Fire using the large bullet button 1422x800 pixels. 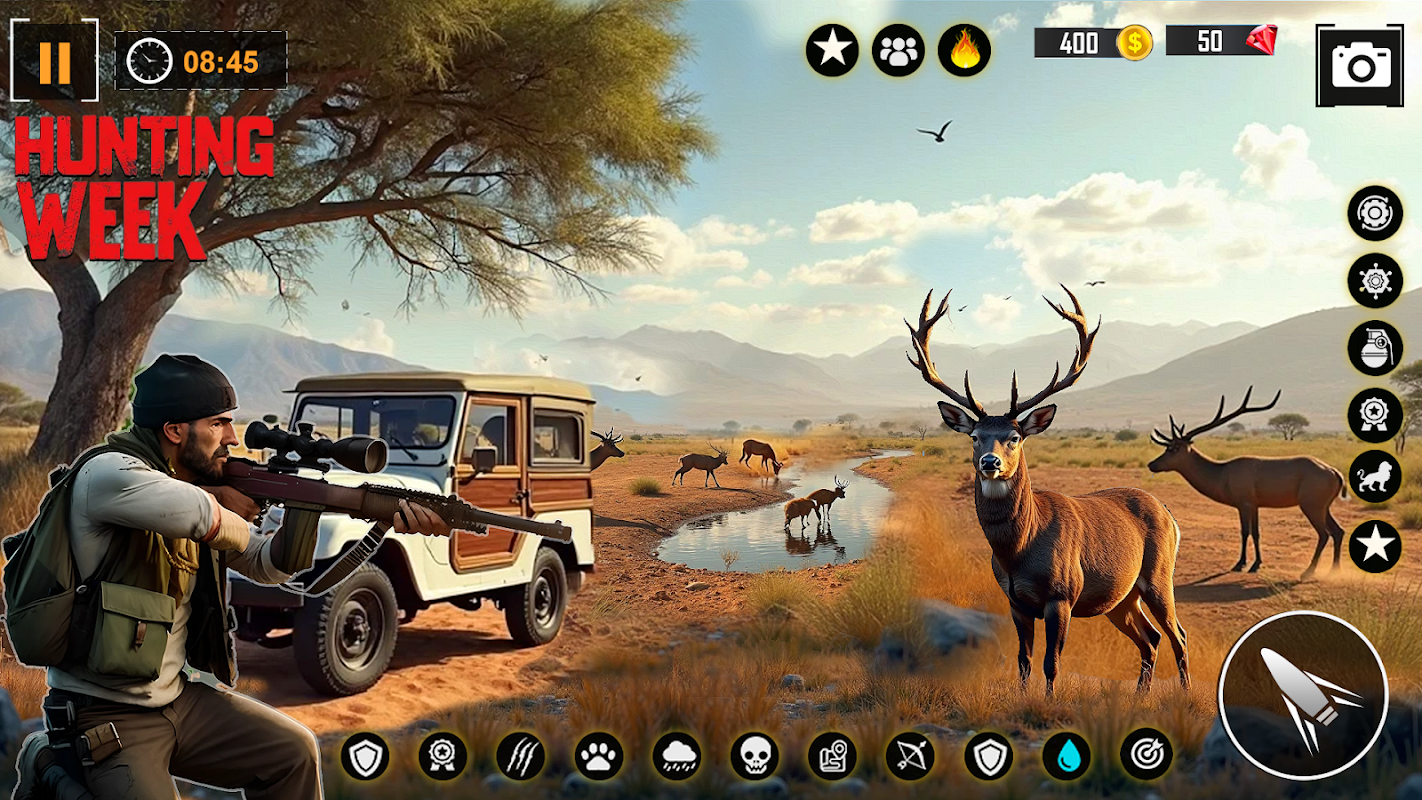point(1303,695)
